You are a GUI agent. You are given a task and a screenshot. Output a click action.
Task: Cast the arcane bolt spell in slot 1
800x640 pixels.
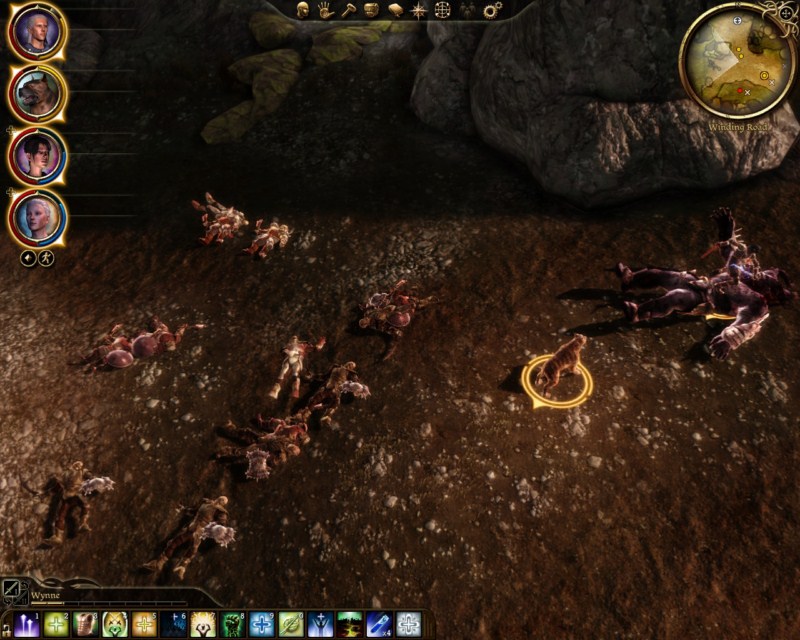click(27, 625)
